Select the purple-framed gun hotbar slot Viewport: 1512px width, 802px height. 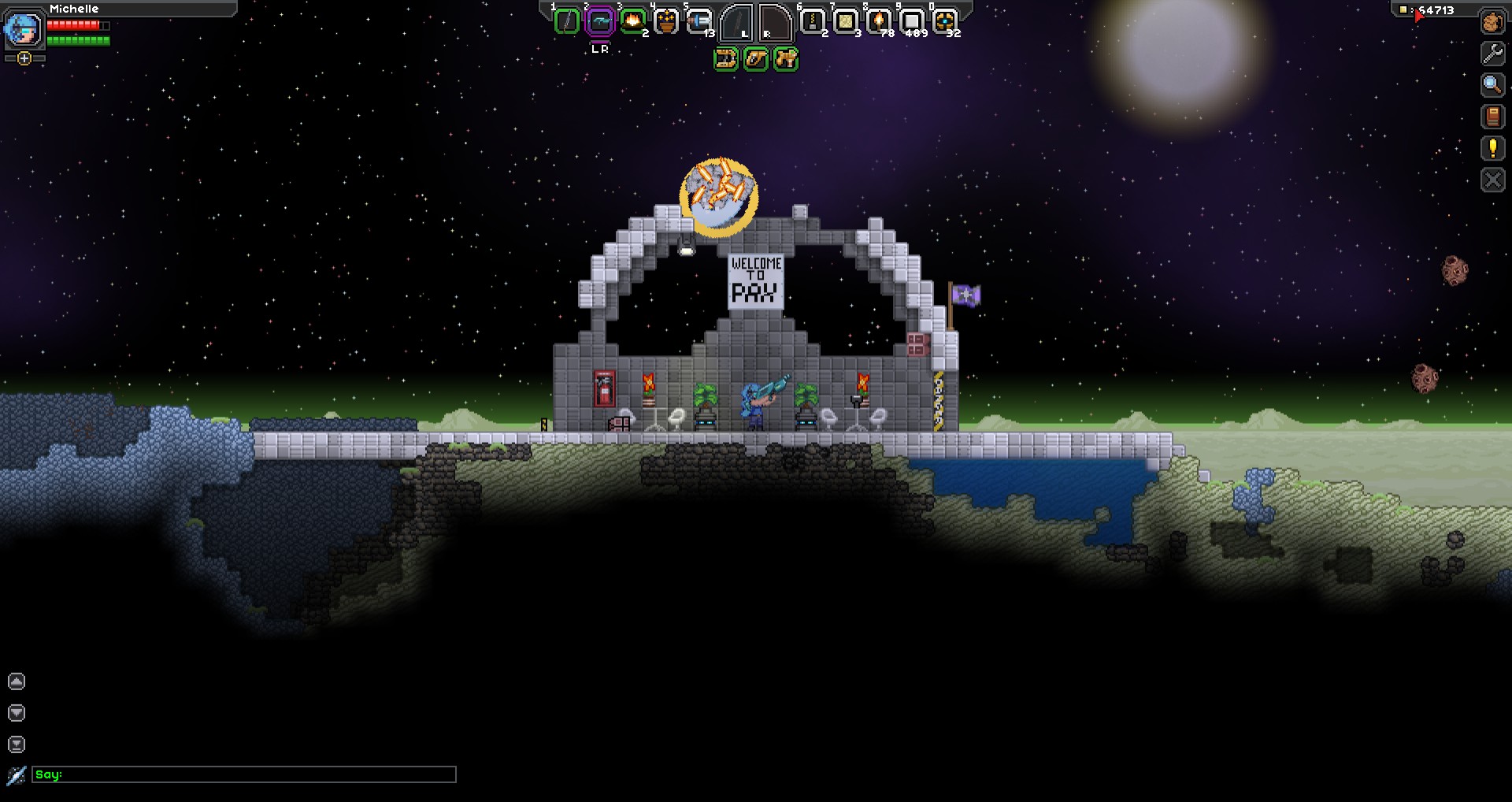tap(599, 21)
